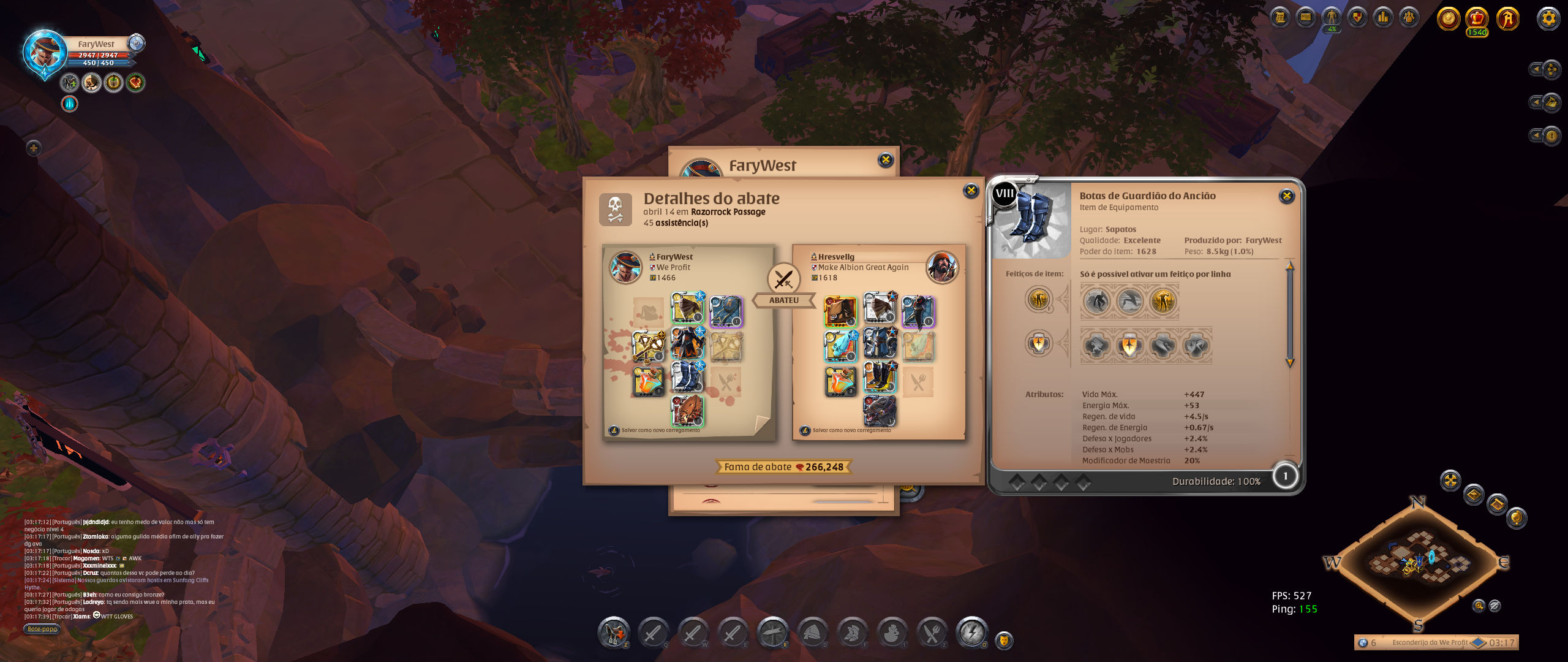Inspect FaryWest's crossbow weapon slot
1568x662 pixels.
649,346
